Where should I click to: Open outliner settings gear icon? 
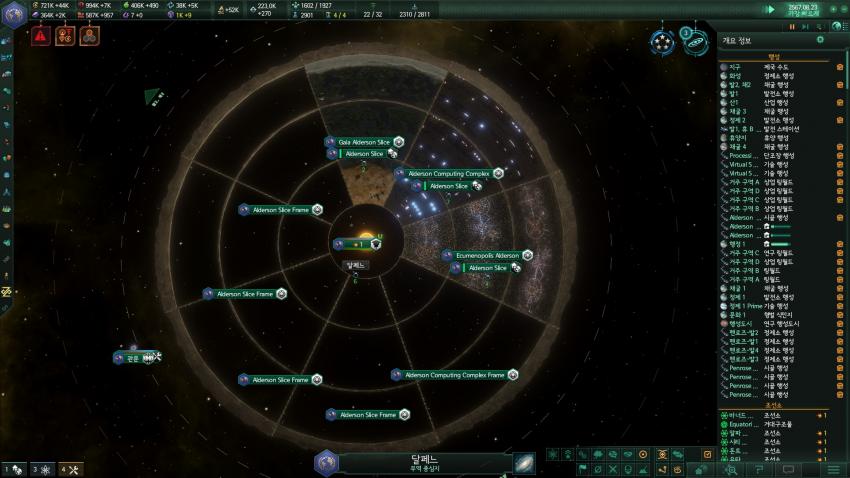click(820, 40)
